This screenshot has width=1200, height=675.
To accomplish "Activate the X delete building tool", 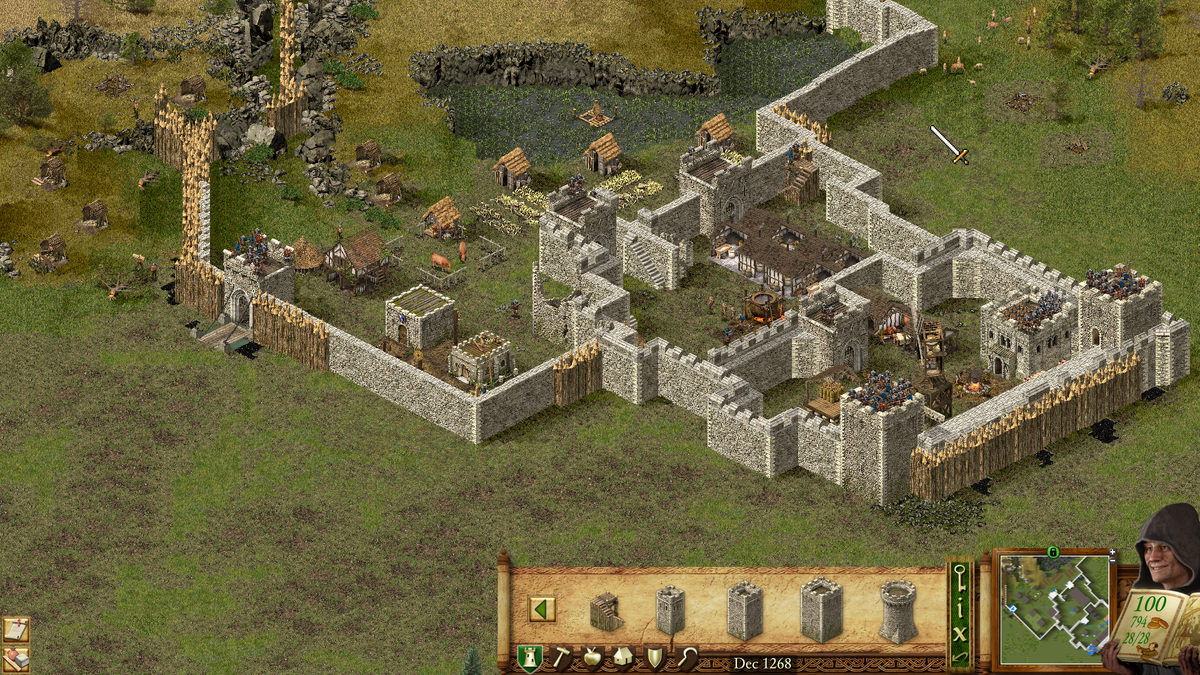I will (x=960, y=633).
